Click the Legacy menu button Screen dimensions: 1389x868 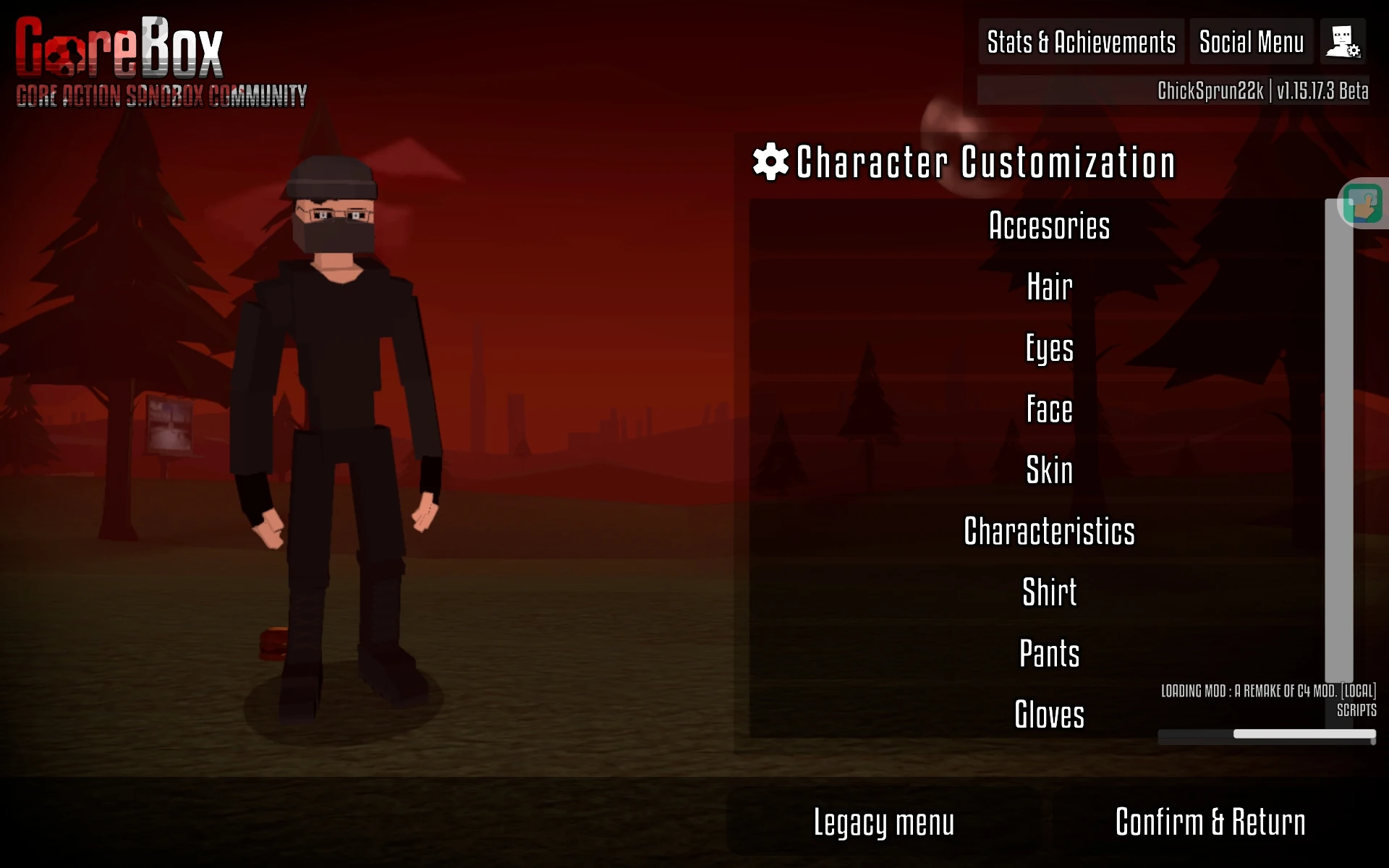(x=884, y=822)
